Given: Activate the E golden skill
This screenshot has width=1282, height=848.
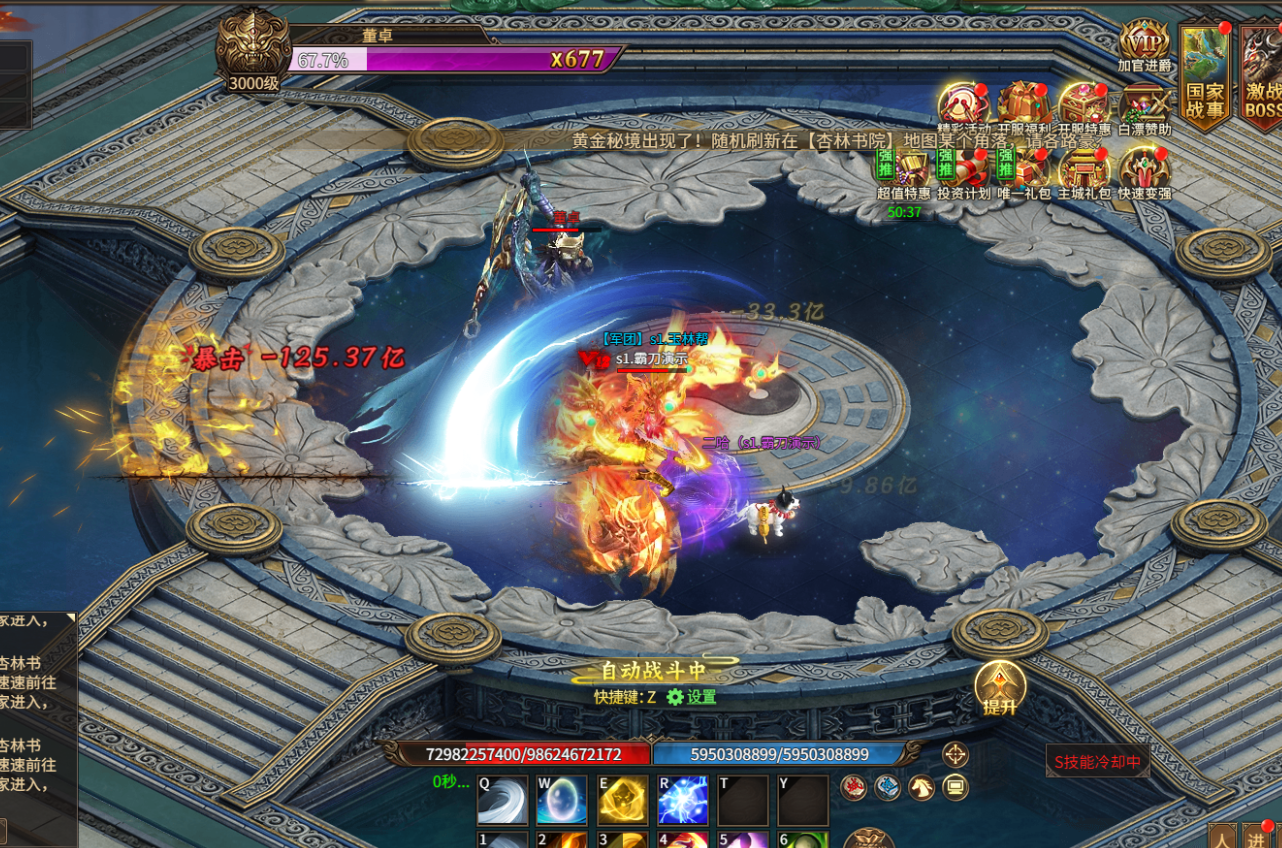Looking at the screenshot, I should point(622,800).
